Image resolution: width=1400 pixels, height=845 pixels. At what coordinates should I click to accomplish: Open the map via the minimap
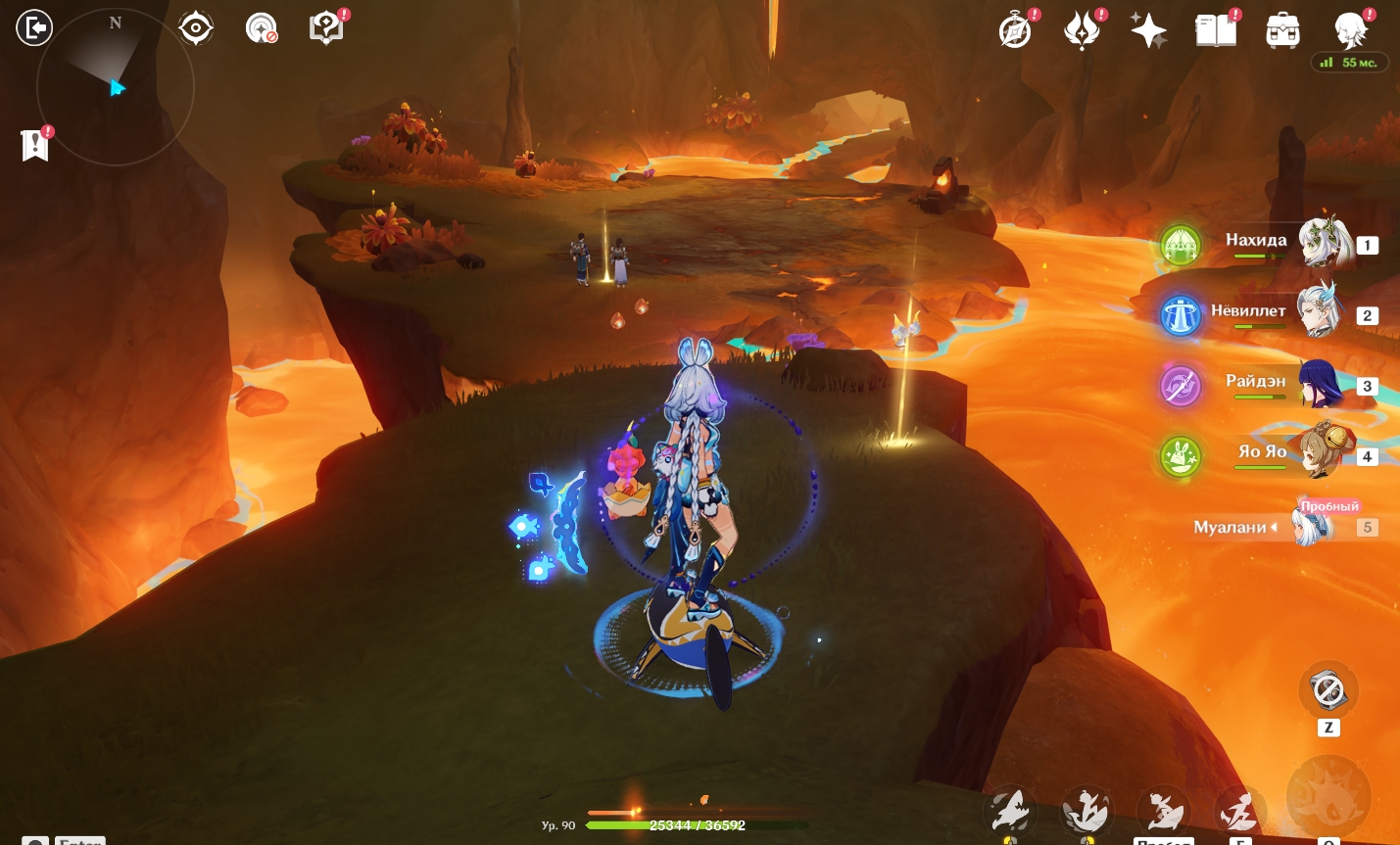click(115, 87)
